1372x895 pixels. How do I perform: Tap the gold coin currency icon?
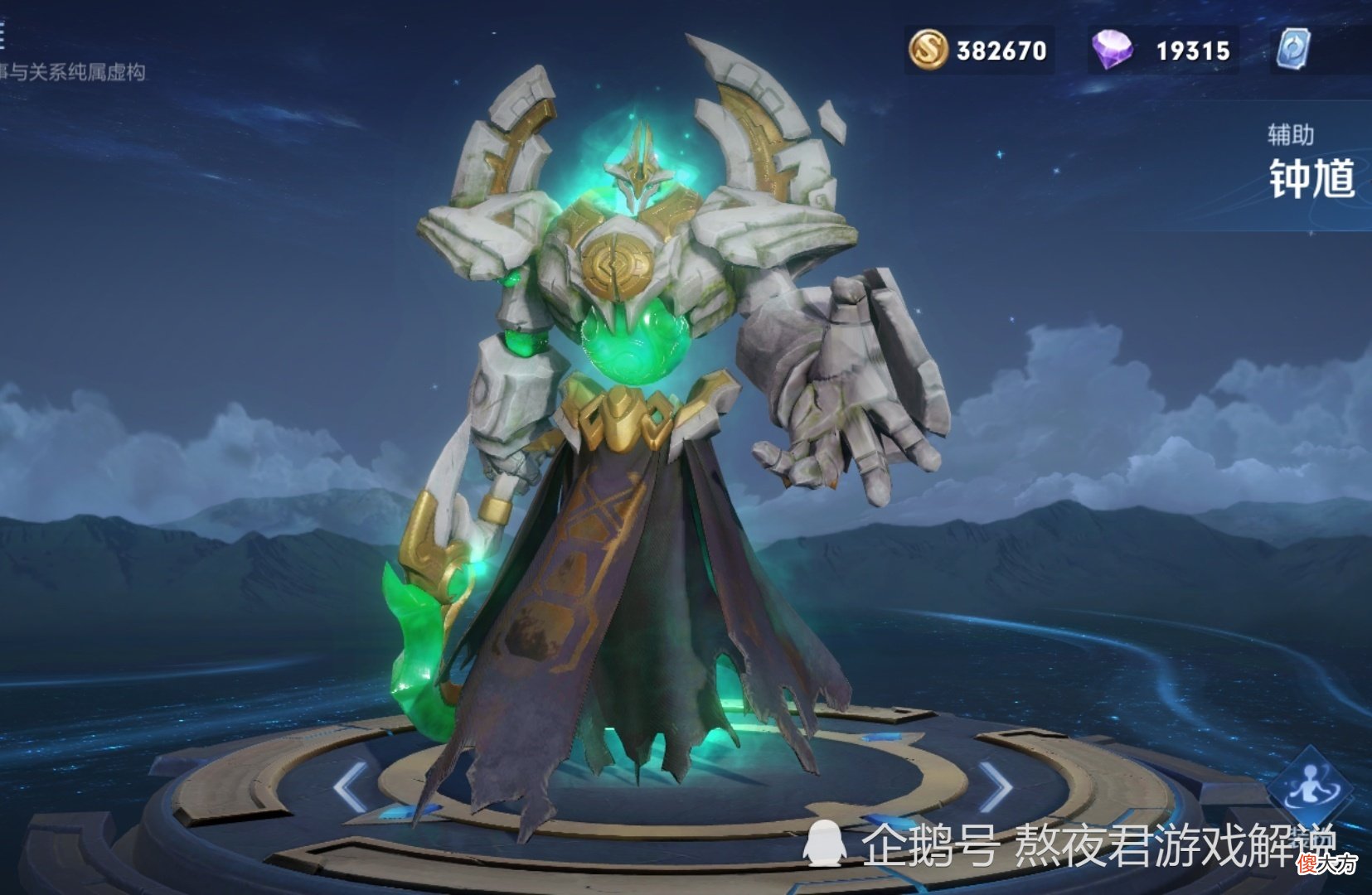tap(928, 50)
